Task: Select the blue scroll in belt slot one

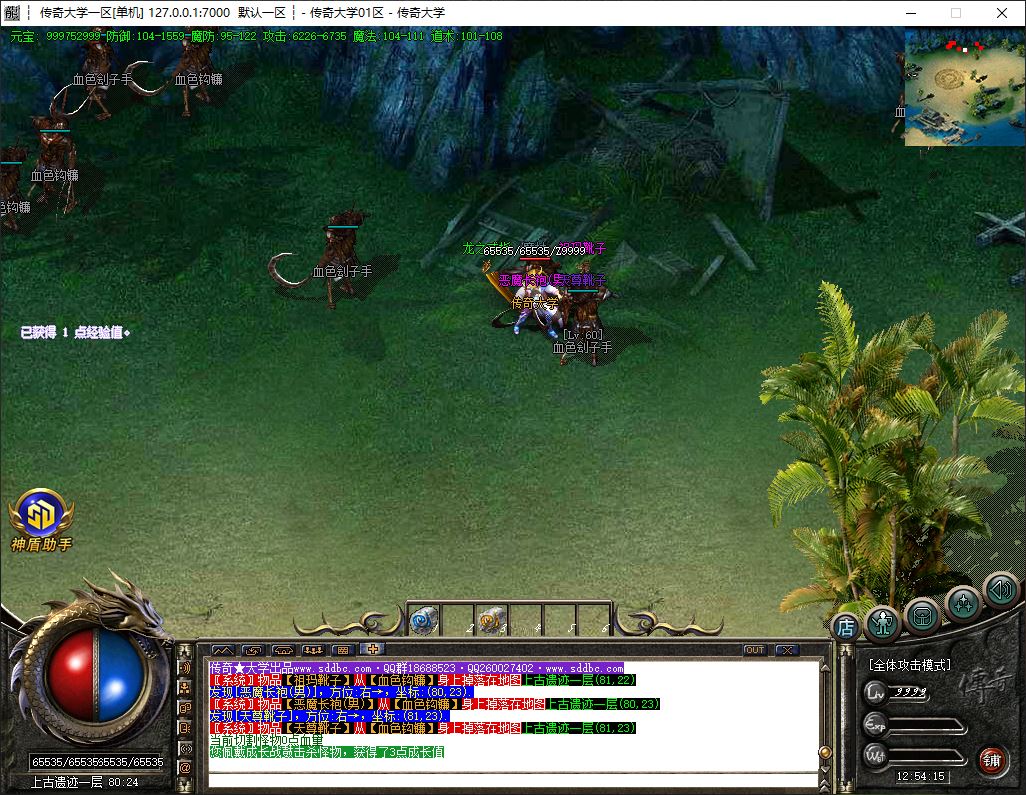Action: tap(423, 620)
